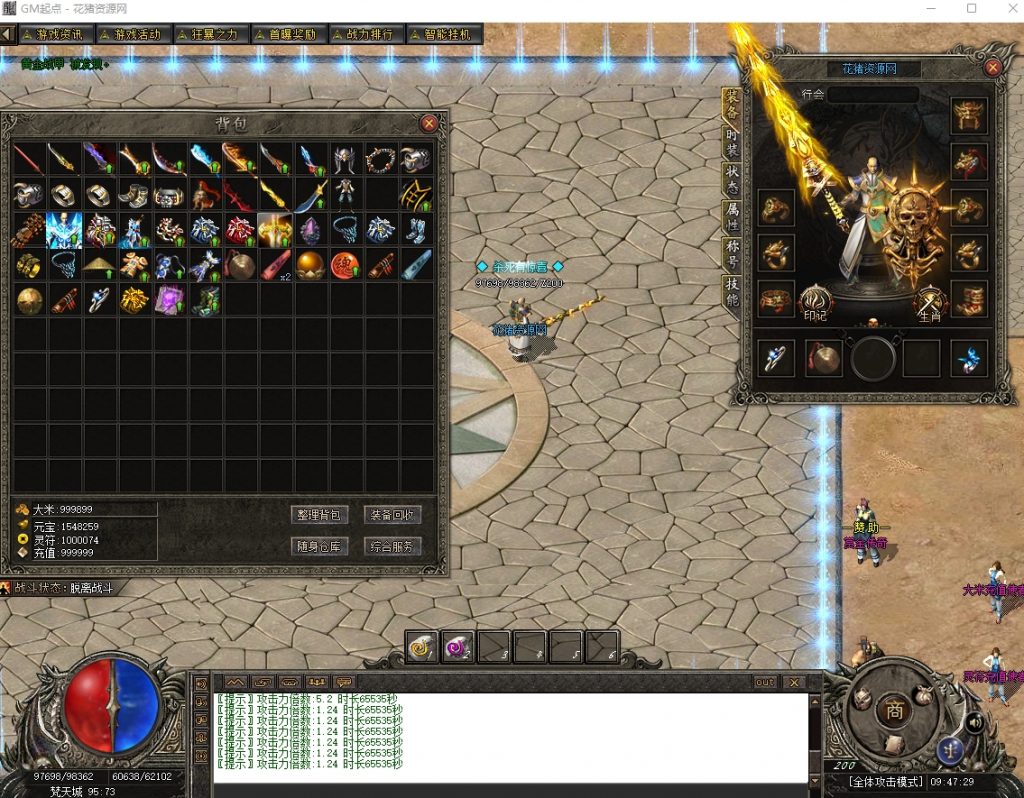This screenshot has width=1024, height=798.
Task: Show the 战力排行 ranking
Action: point(362,34)
